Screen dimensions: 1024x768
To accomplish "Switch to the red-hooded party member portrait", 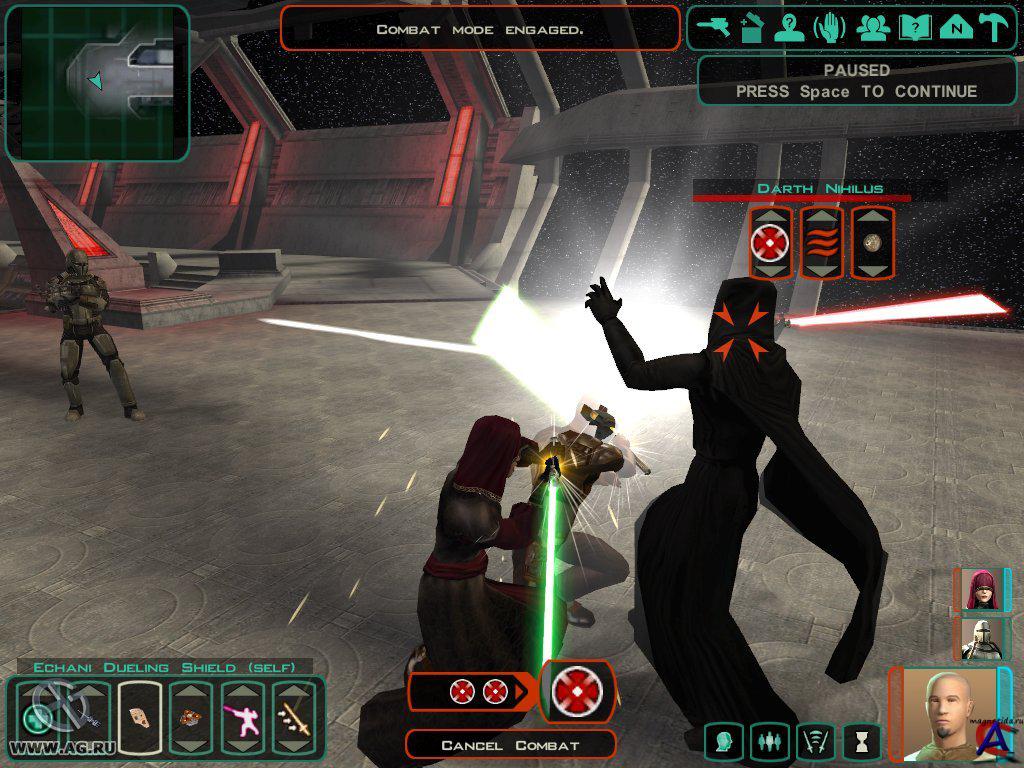I will (x=981, y=590).
